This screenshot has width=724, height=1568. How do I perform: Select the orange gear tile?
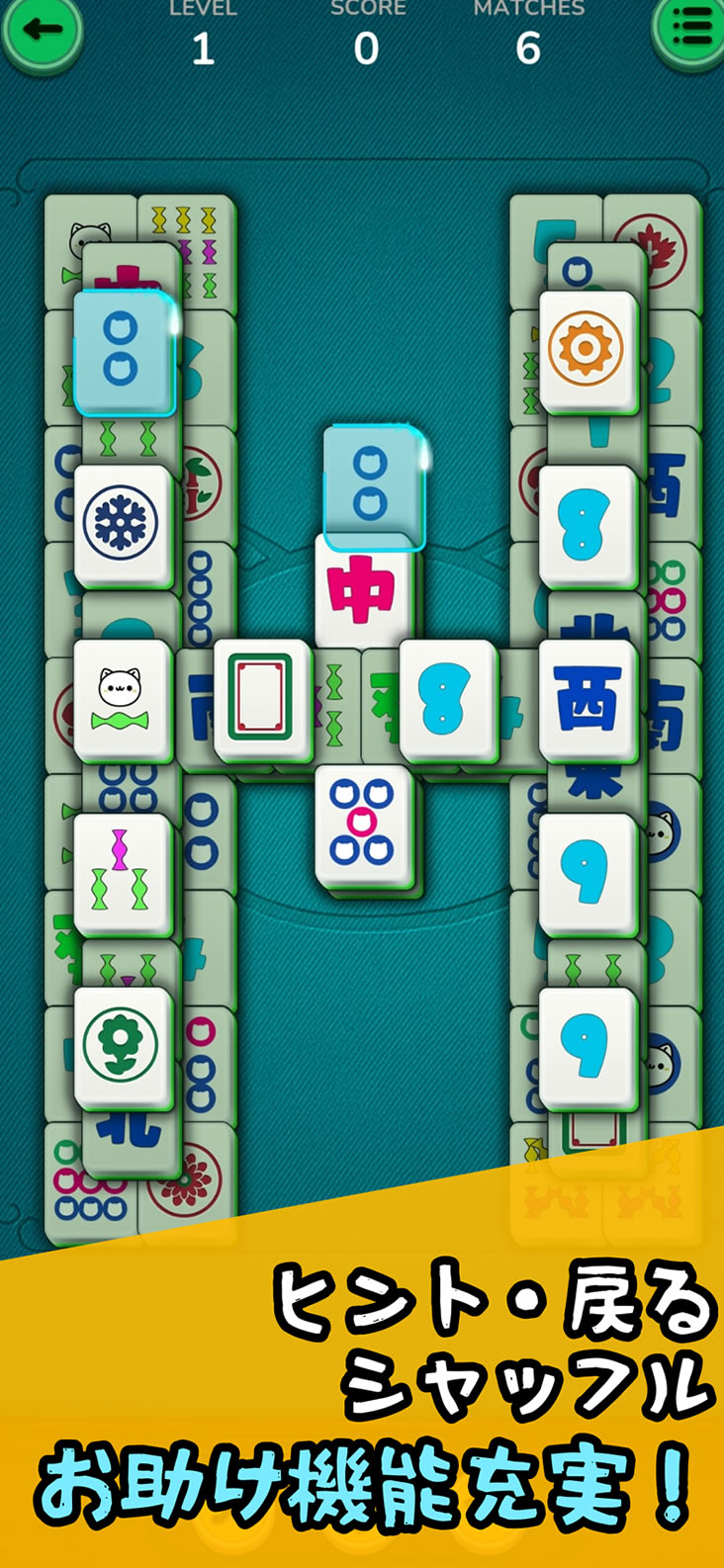tap(587, 349)
